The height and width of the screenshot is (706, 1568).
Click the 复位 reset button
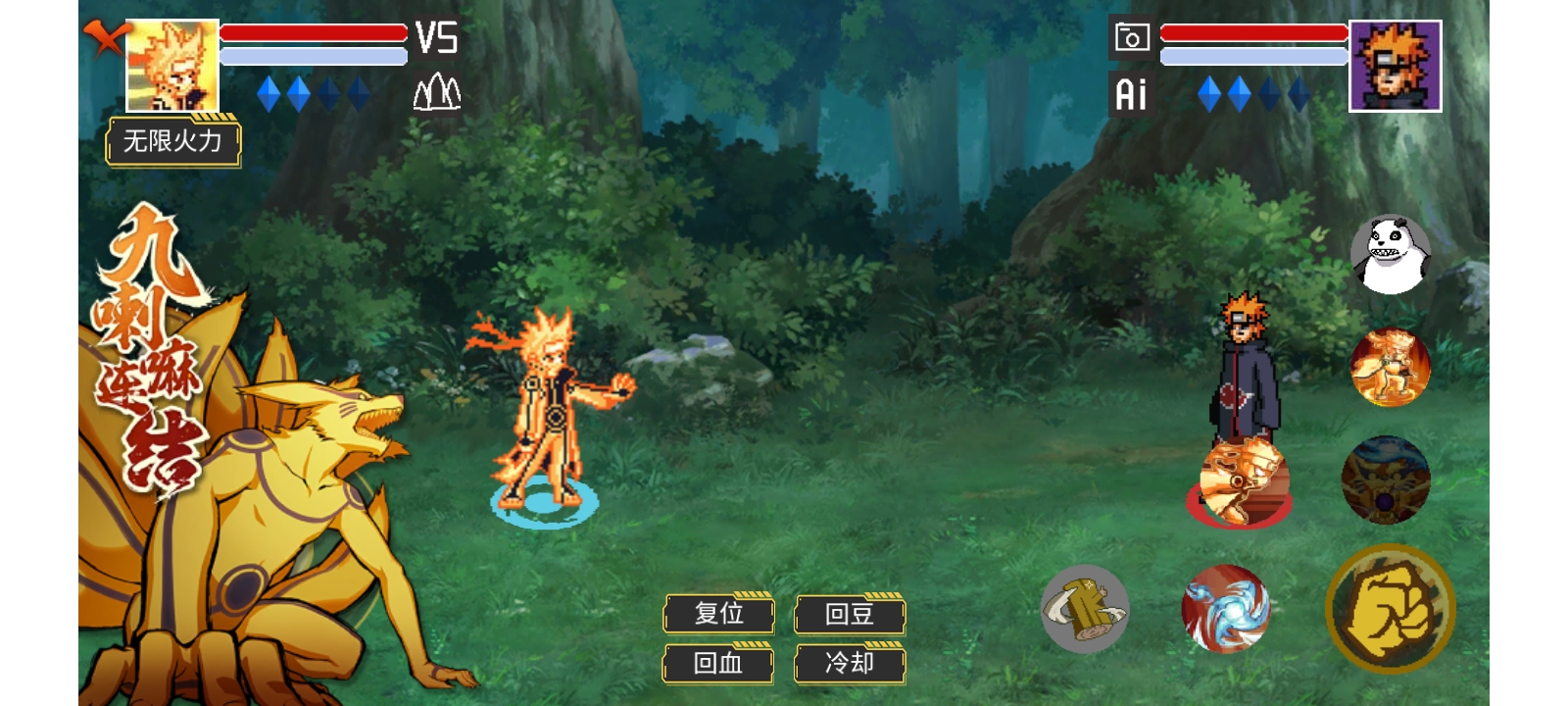pos(718,614)
